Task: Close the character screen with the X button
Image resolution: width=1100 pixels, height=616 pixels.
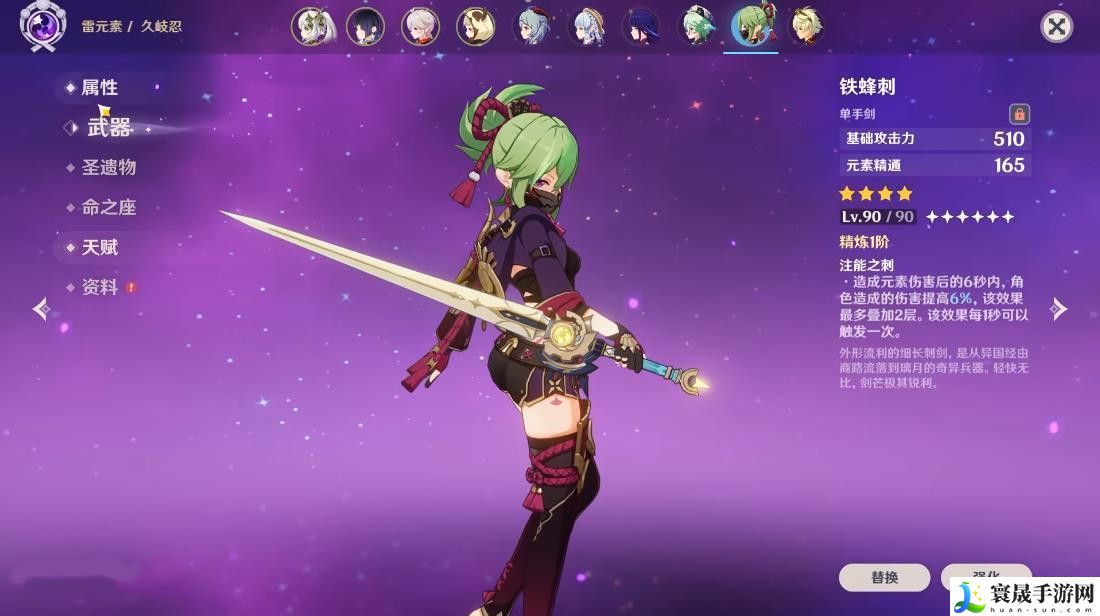Action: point(1056,27)
